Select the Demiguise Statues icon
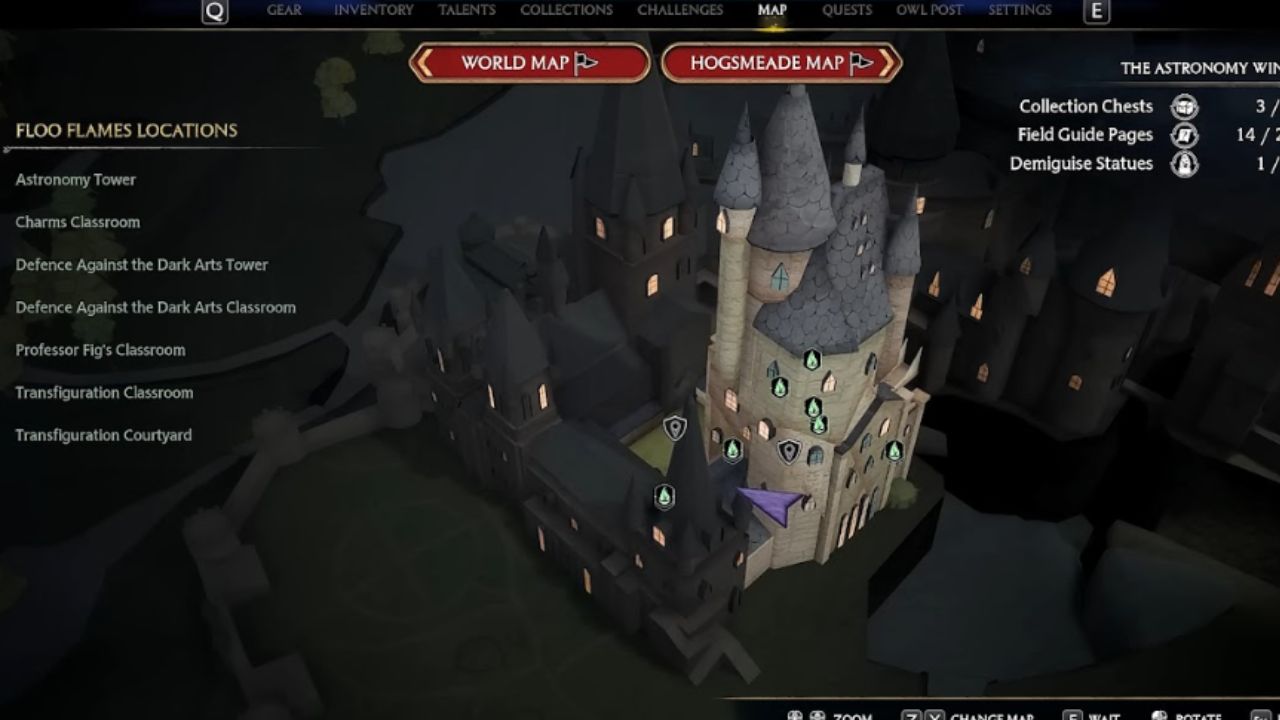 tap(1183, 163)
